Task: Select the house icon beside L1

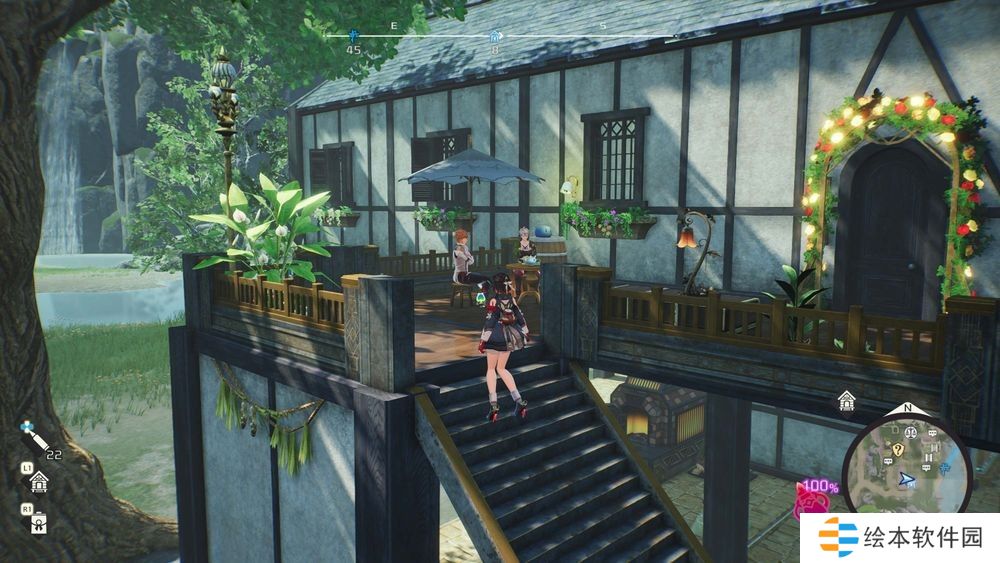Action: [39, 483]
